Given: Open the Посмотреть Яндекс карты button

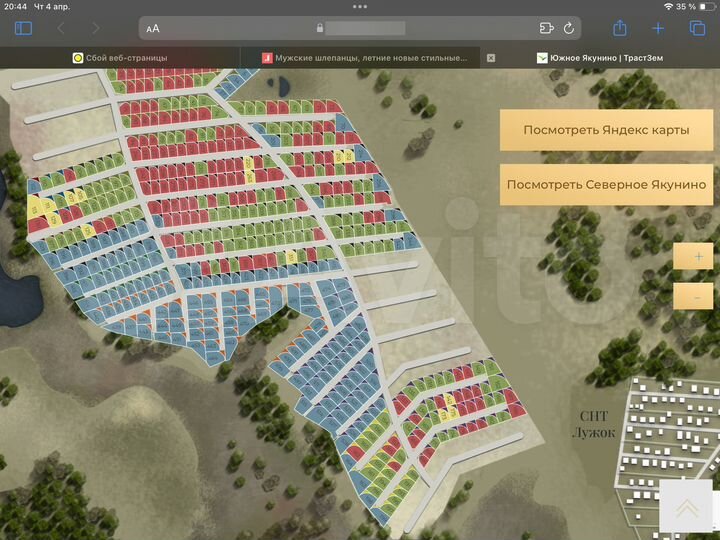Looking at the screenshot, I should [x=606, y=130].
